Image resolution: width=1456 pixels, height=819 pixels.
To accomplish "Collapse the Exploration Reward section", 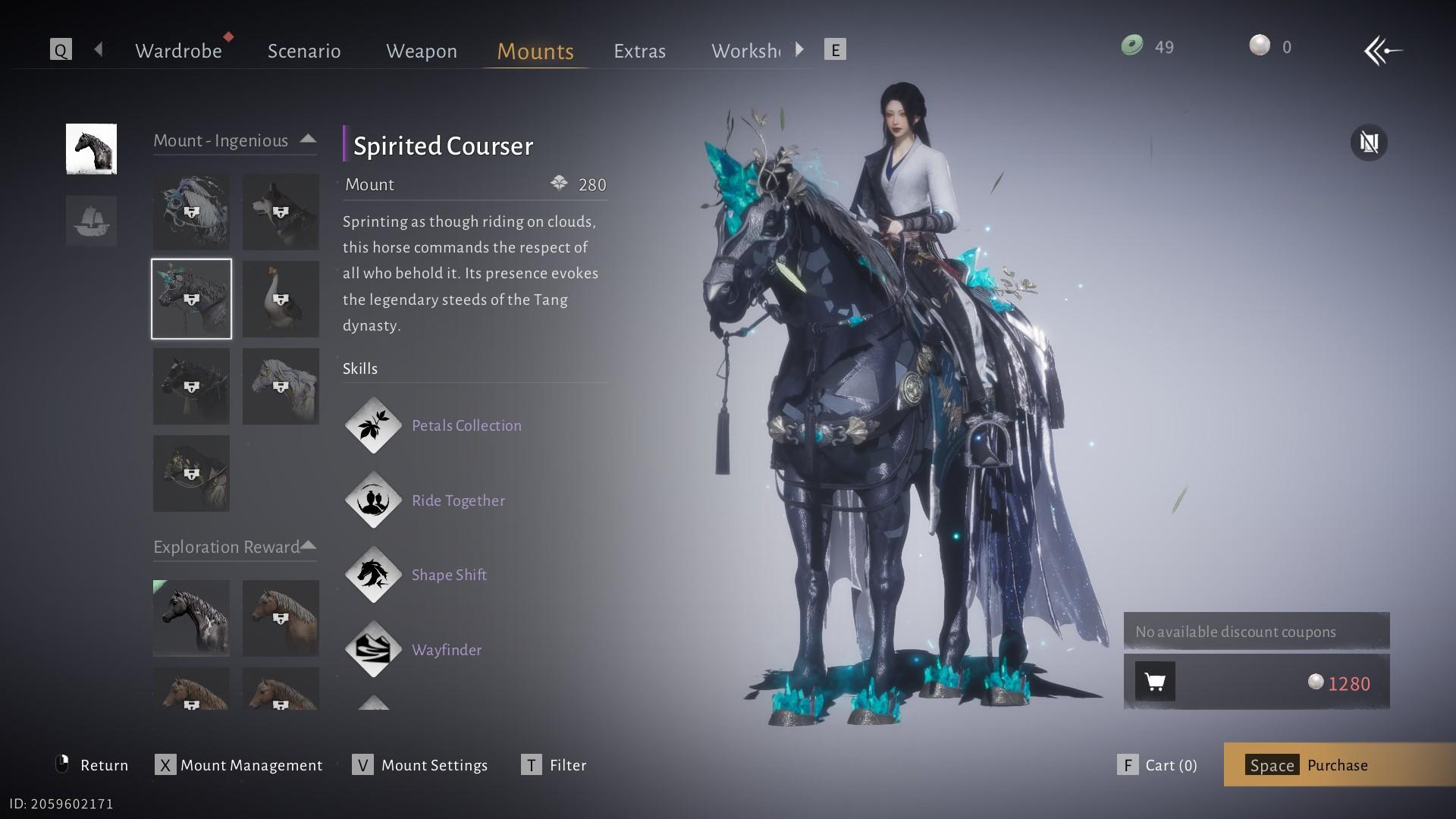I will click(309, 545).
